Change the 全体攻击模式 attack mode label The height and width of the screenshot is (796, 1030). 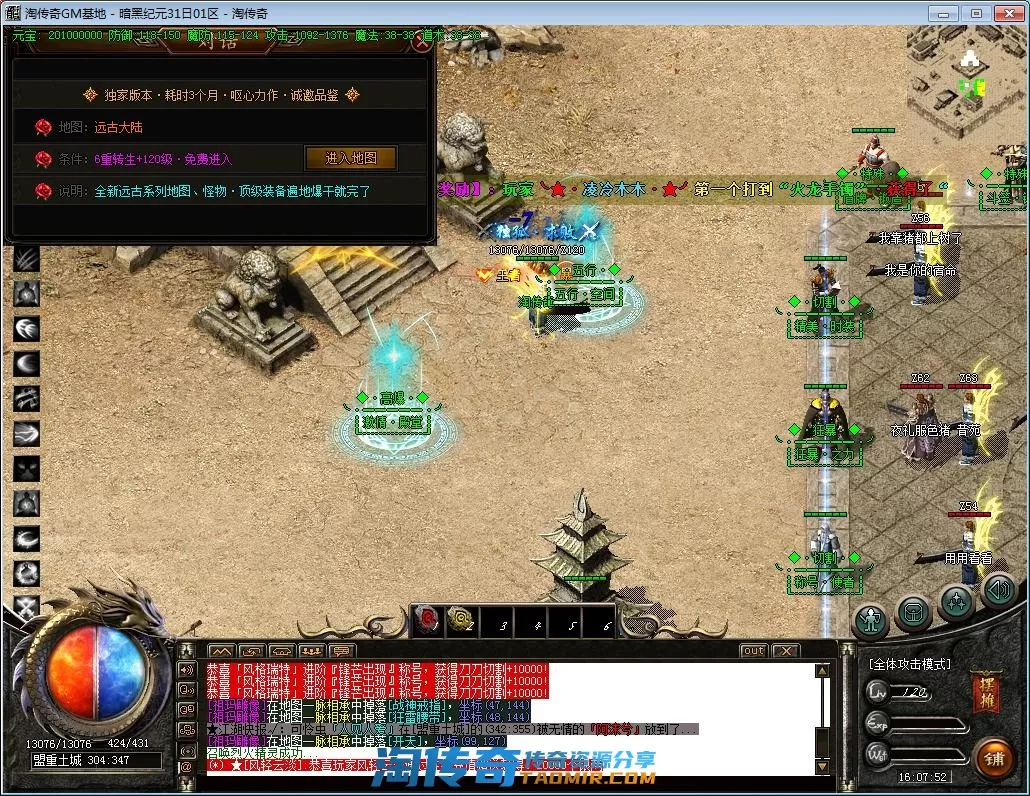(x=909, y=664)
